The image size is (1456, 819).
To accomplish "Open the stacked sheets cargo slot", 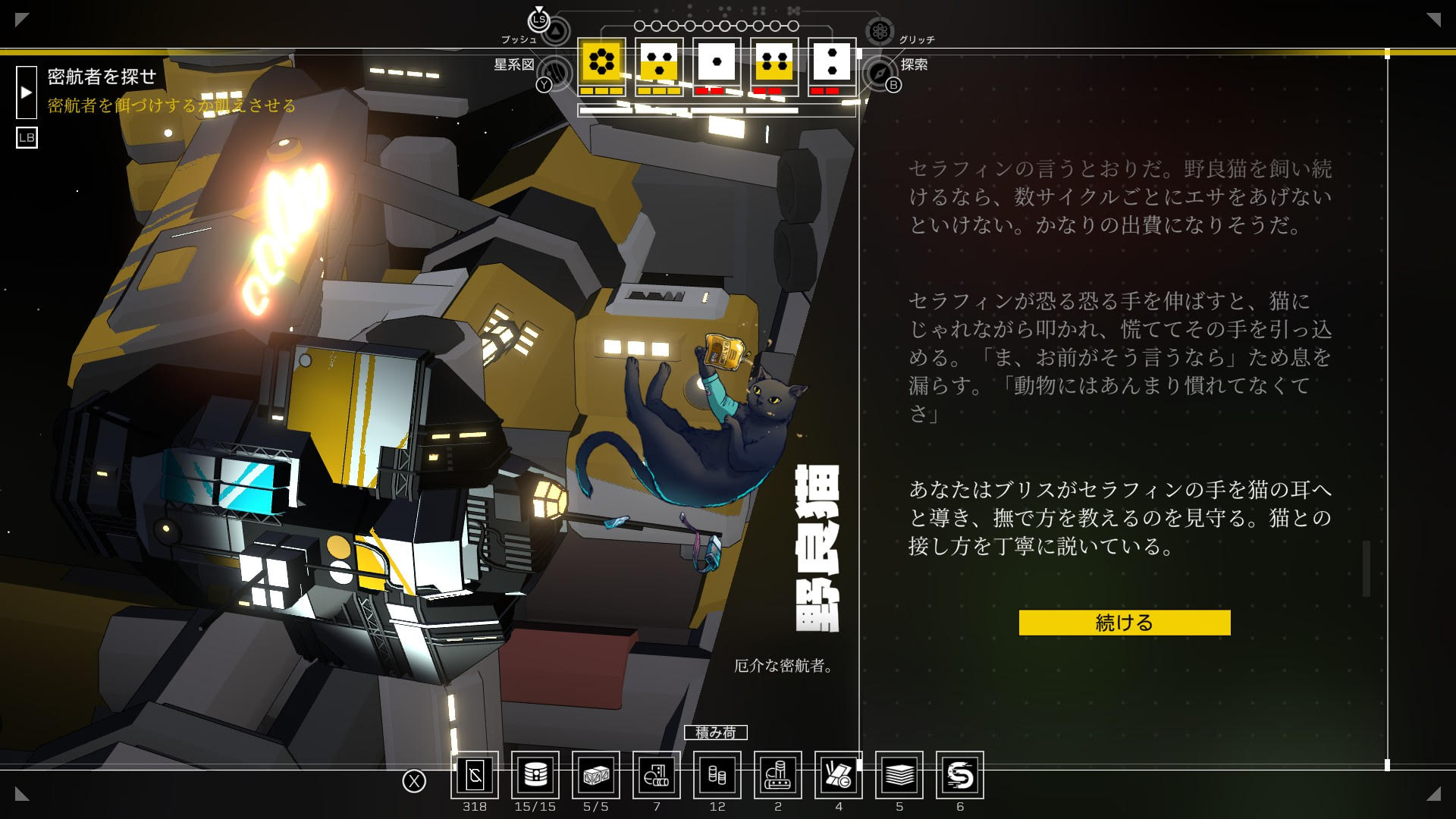I will 899,775.
